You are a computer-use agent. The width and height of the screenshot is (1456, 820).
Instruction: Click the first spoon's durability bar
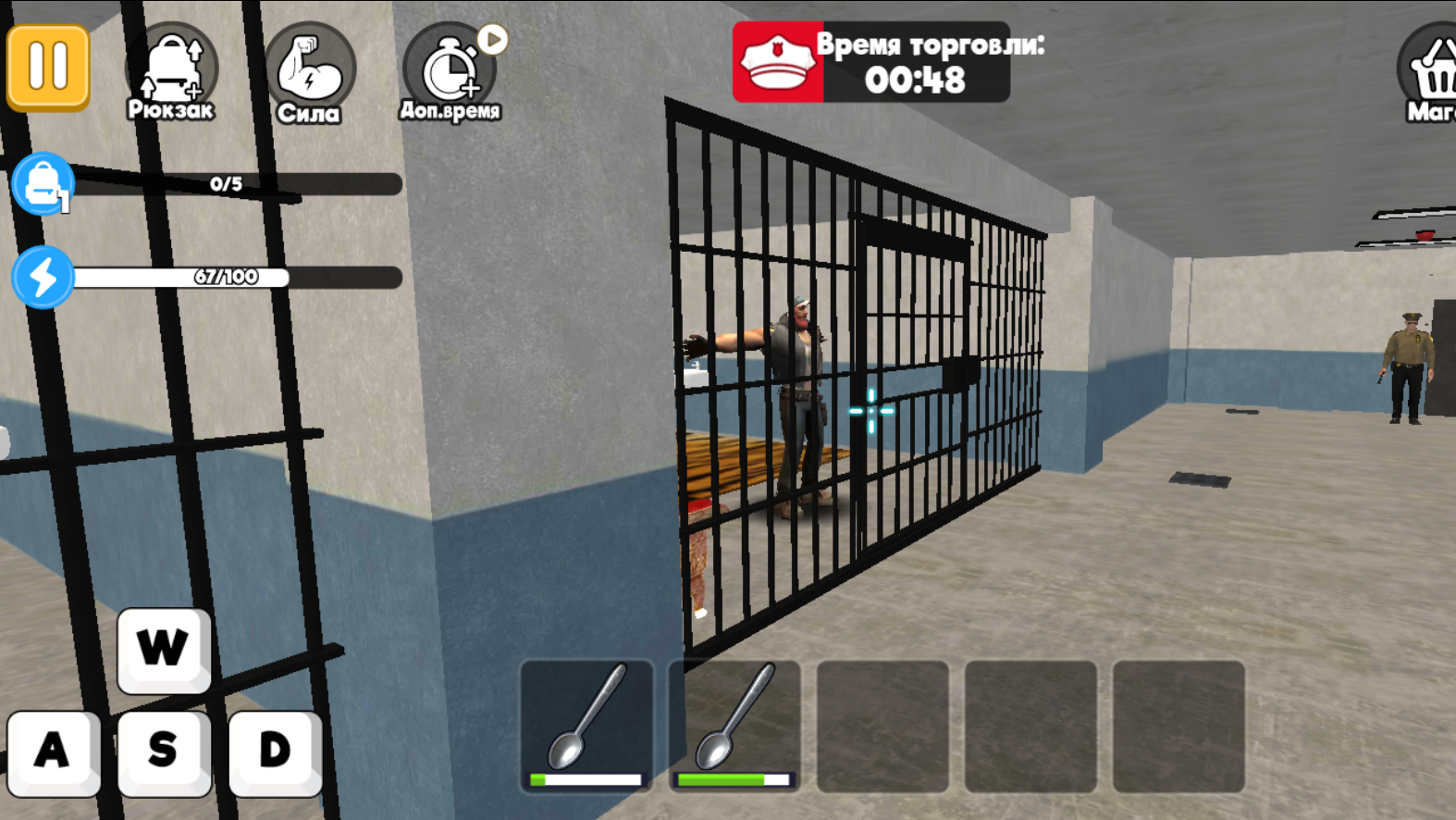click(x=585, y=780)
